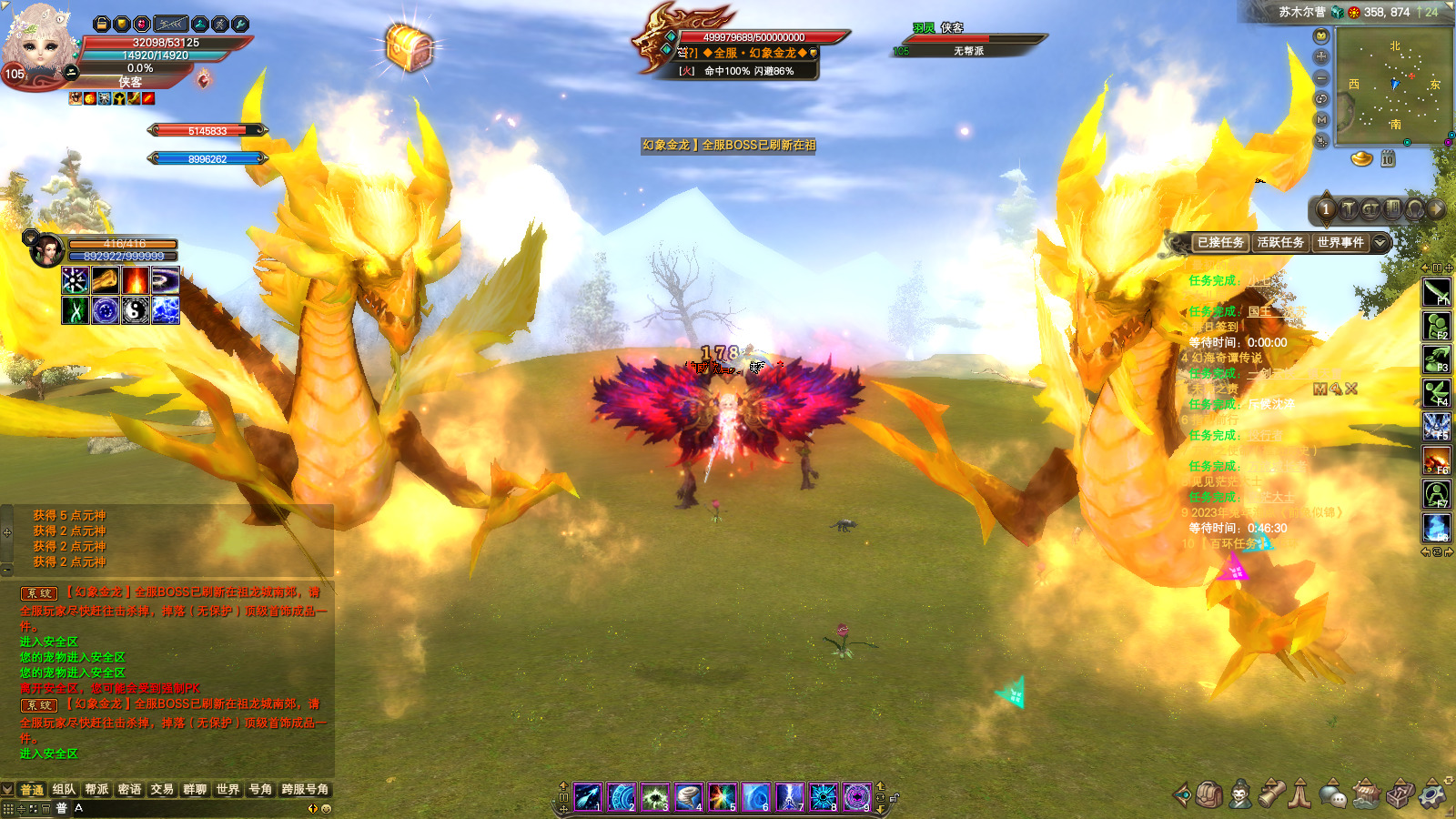Screen dimensions: 1456x819
Task: Switch to the 活跃任务 tab
Action: (1280, 243)
